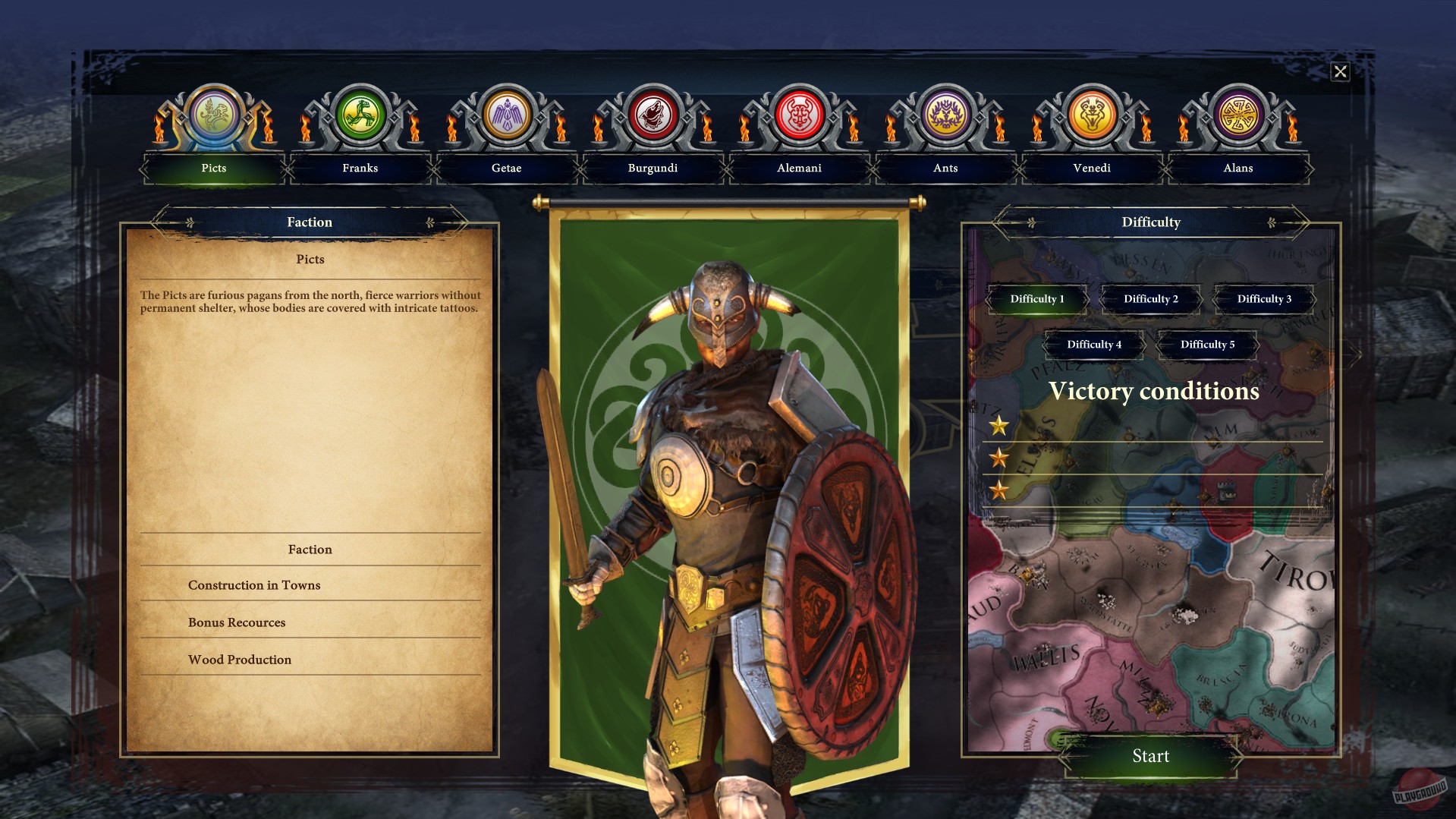Select Difficulty 5 option

point(1206,345)
